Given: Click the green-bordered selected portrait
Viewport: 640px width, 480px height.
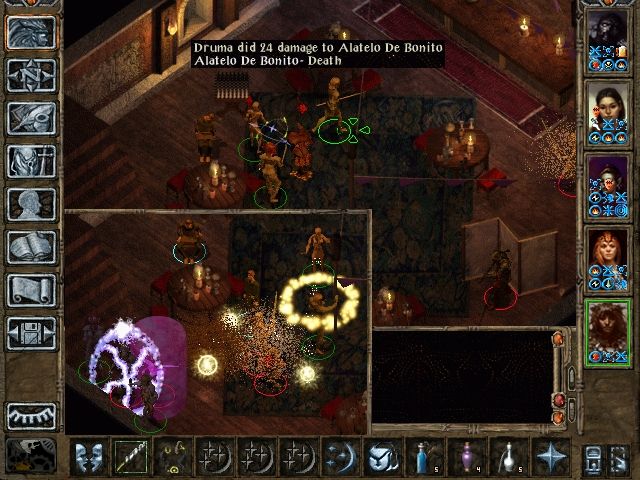Looking at the screenshot, I should point(606,332).
